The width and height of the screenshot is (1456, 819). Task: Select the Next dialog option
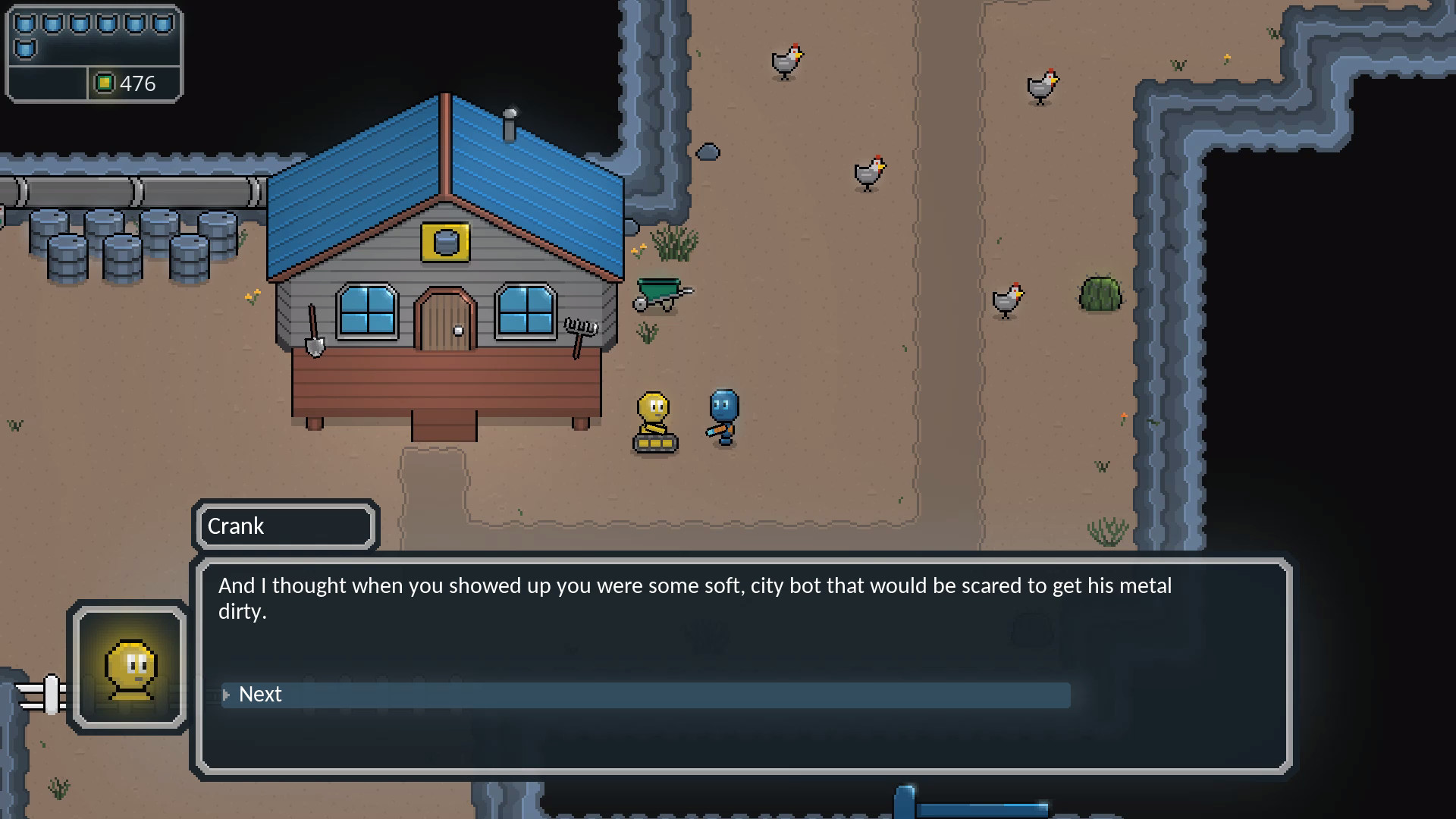259,695
